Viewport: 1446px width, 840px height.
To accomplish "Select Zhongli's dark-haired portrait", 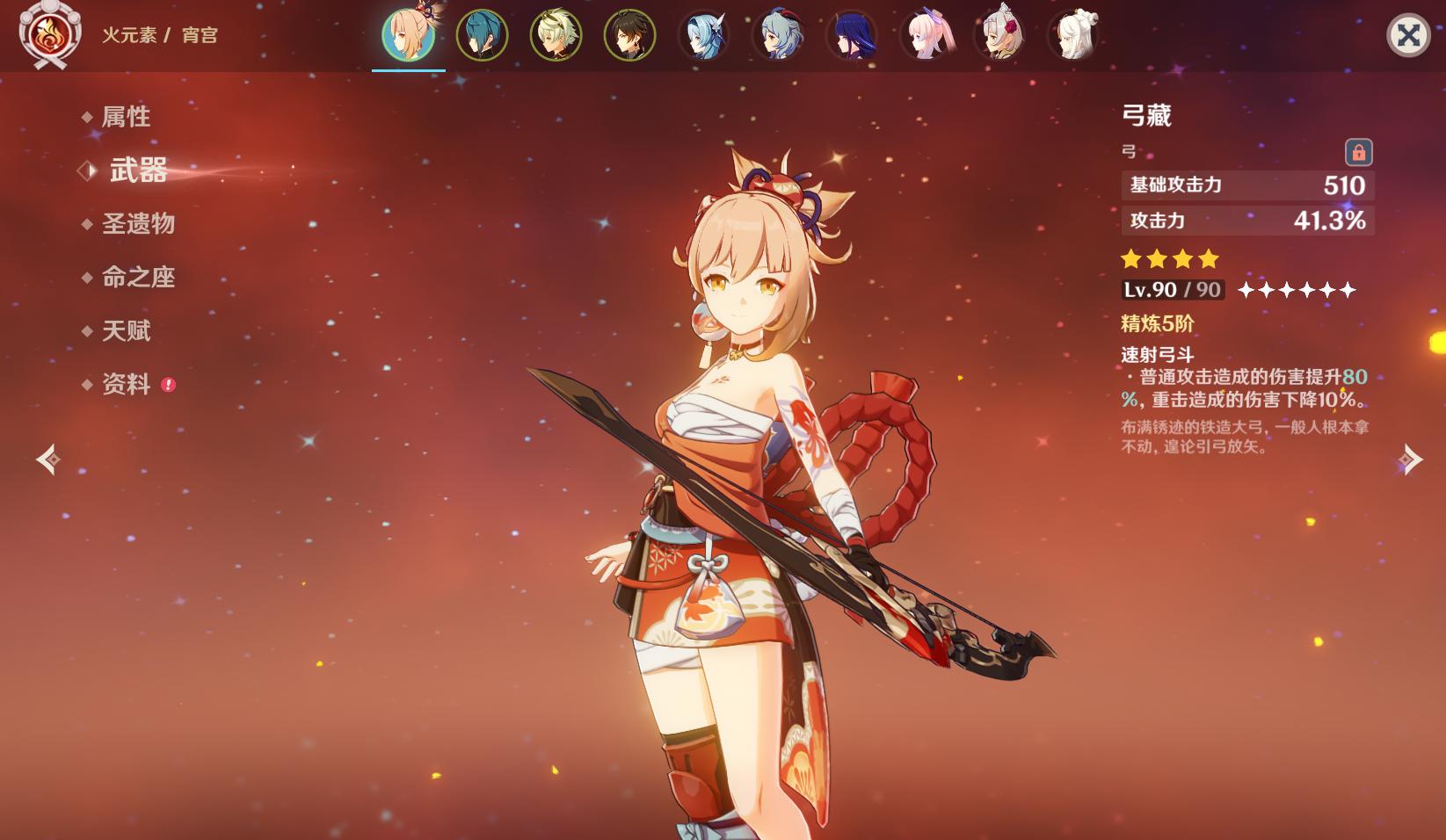I will point(629,36).
